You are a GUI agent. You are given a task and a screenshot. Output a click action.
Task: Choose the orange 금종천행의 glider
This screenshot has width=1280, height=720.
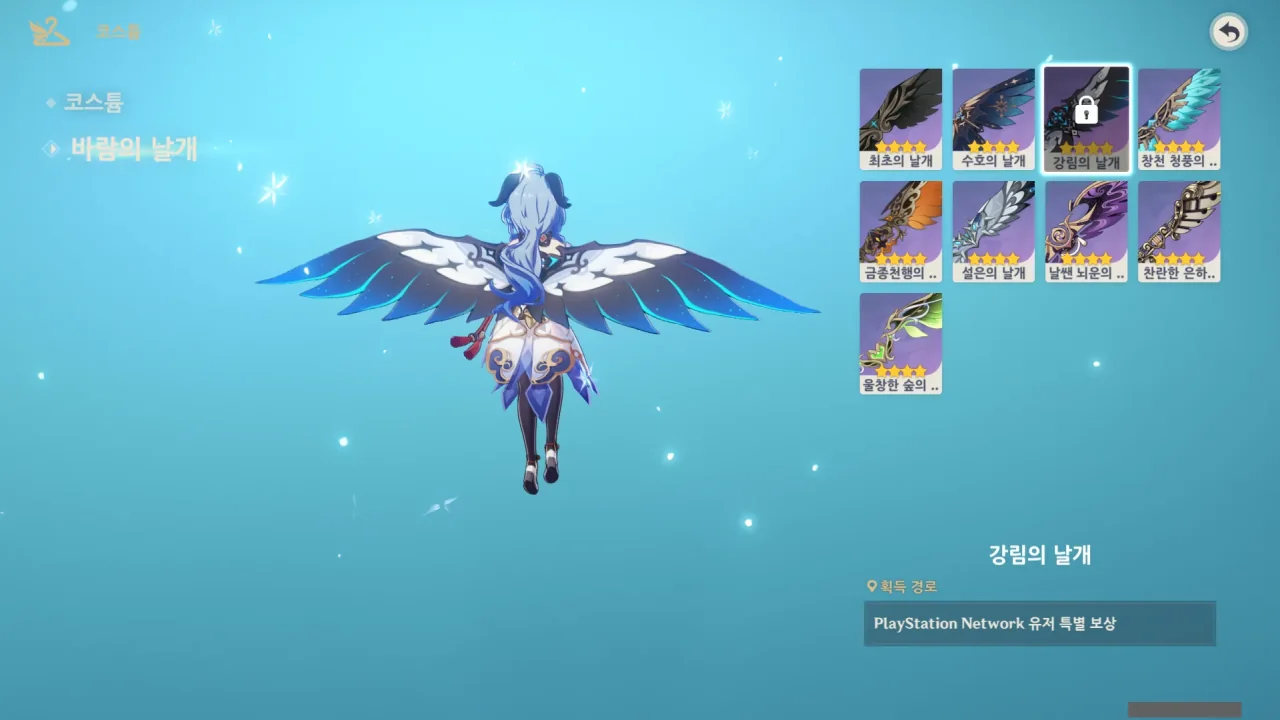tap(900, 231)
